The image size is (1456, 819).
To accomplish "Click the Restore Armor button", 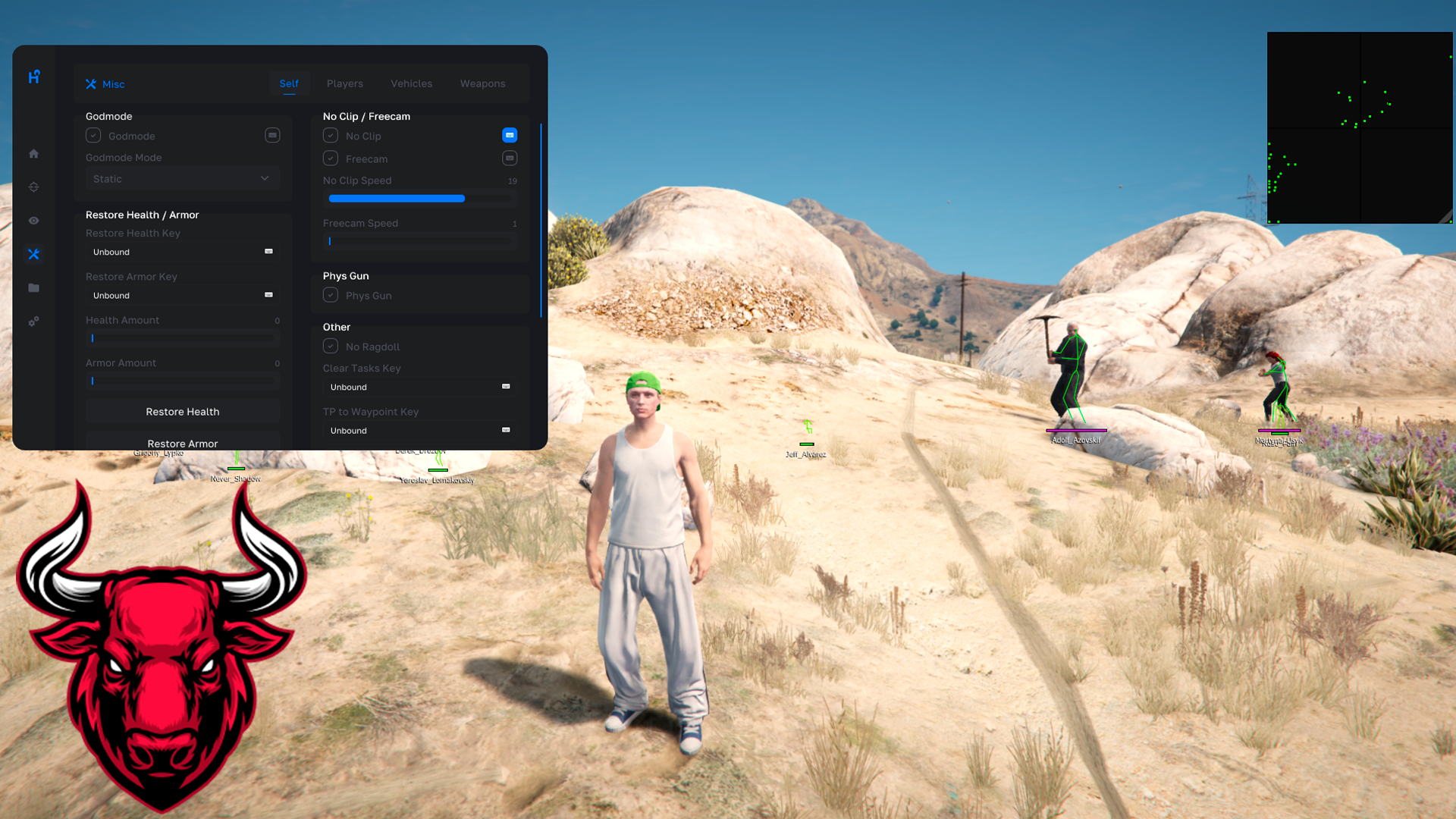I will [182, 442].
